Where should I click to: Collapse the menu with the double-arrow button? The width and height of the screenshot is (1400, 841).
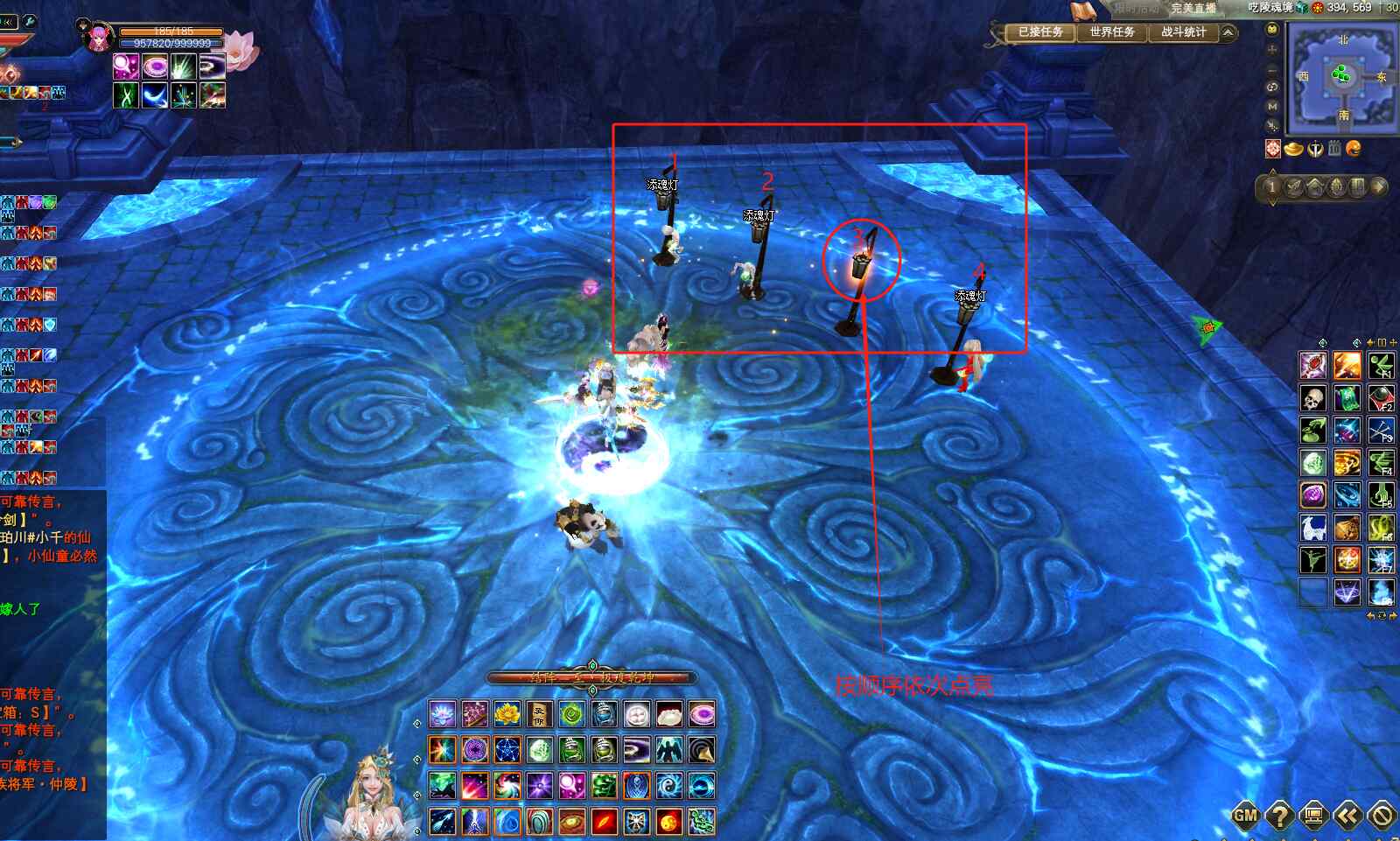[1347, 816]
